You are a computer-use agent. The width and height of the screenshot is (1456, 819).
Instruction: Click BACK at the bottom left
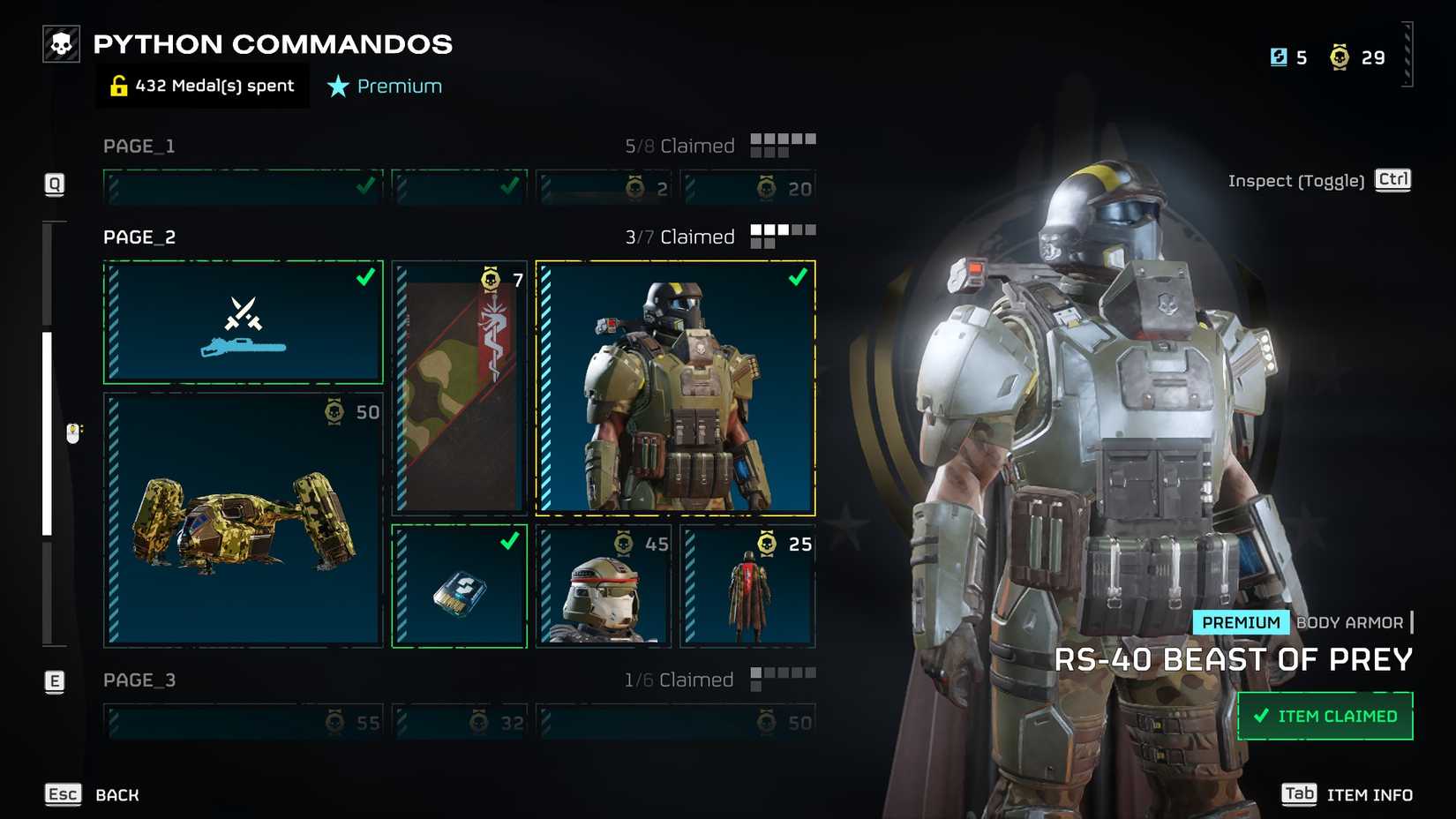116,794
